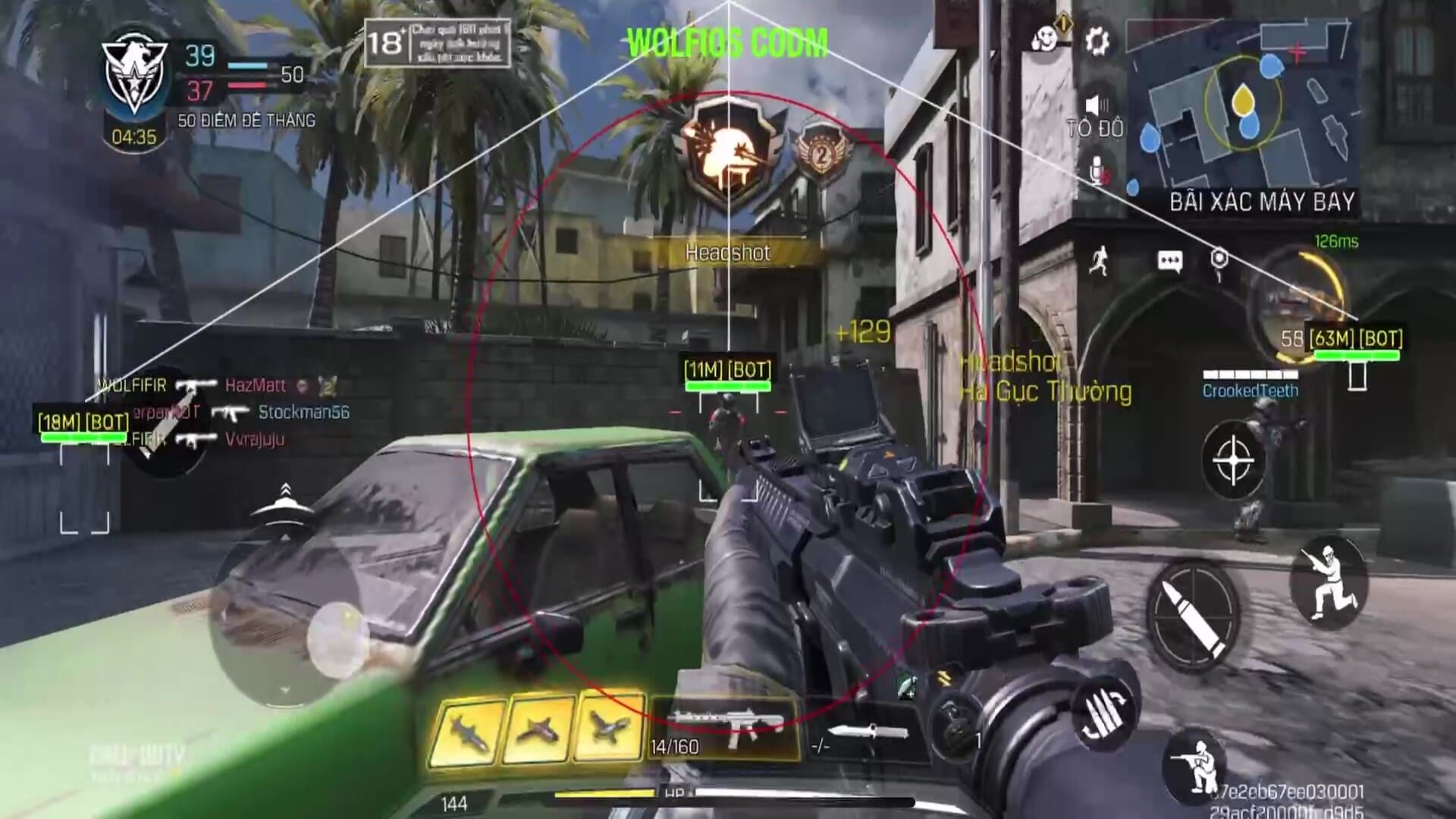Viewport: 1456px width, 819px height.
Task: Tap the kneeling soldier stance button
Action: pyautogui.click(x=1198, y=767)
